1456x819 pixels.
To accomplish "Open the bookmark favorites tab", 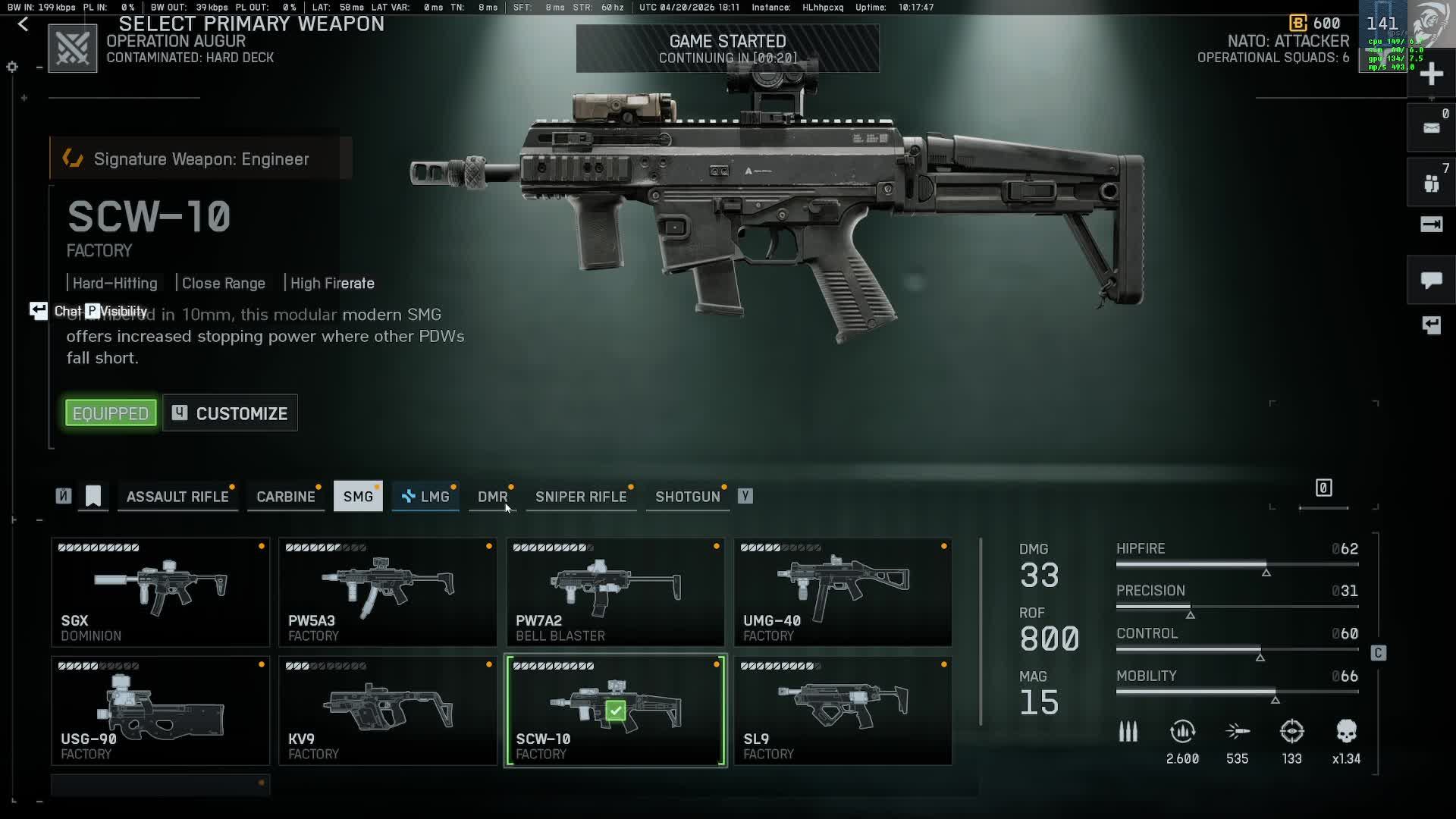I will (93, 497).
